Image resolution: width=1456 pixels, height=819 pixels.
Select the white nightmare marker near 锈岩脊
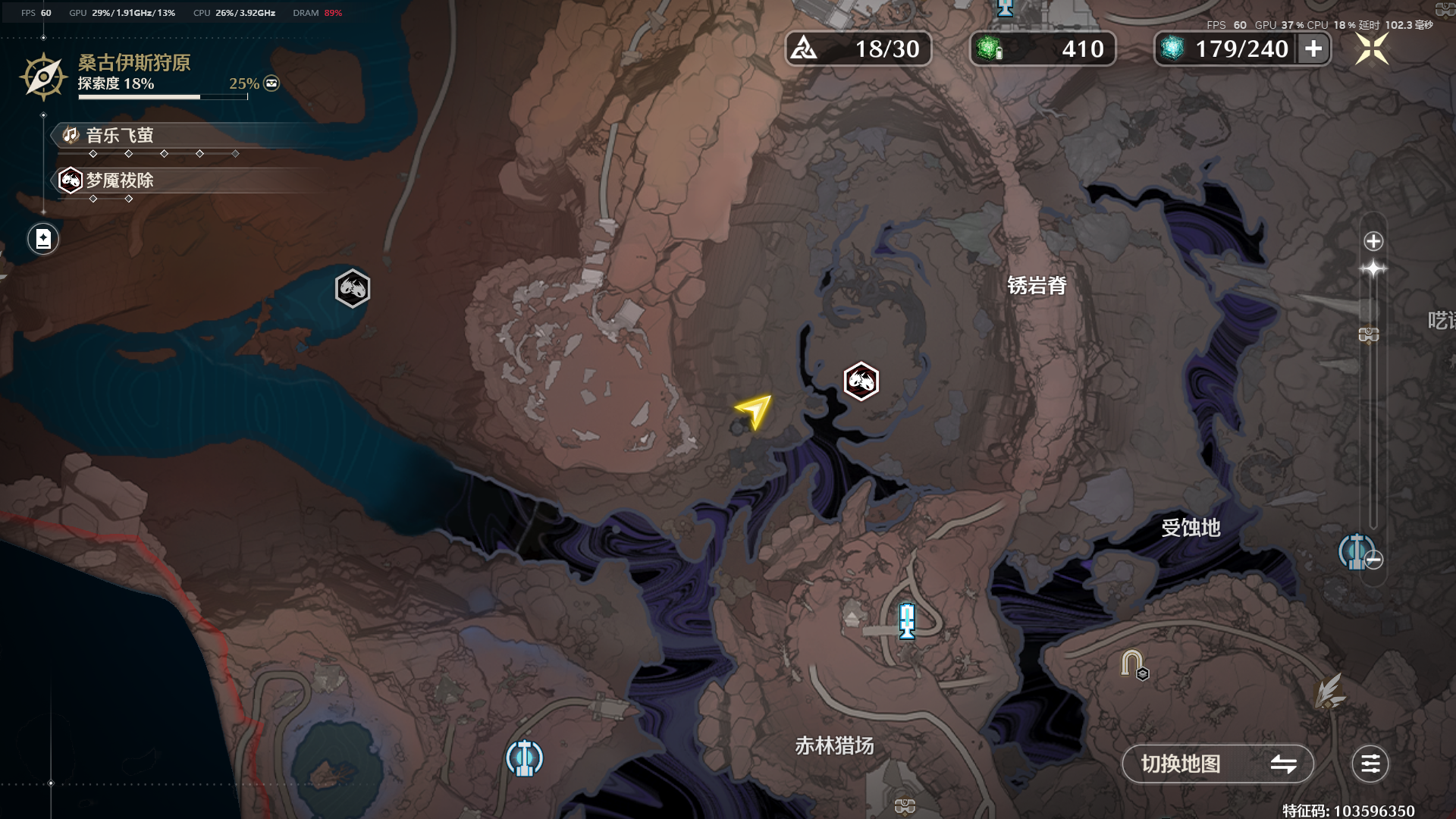point(861,381)
